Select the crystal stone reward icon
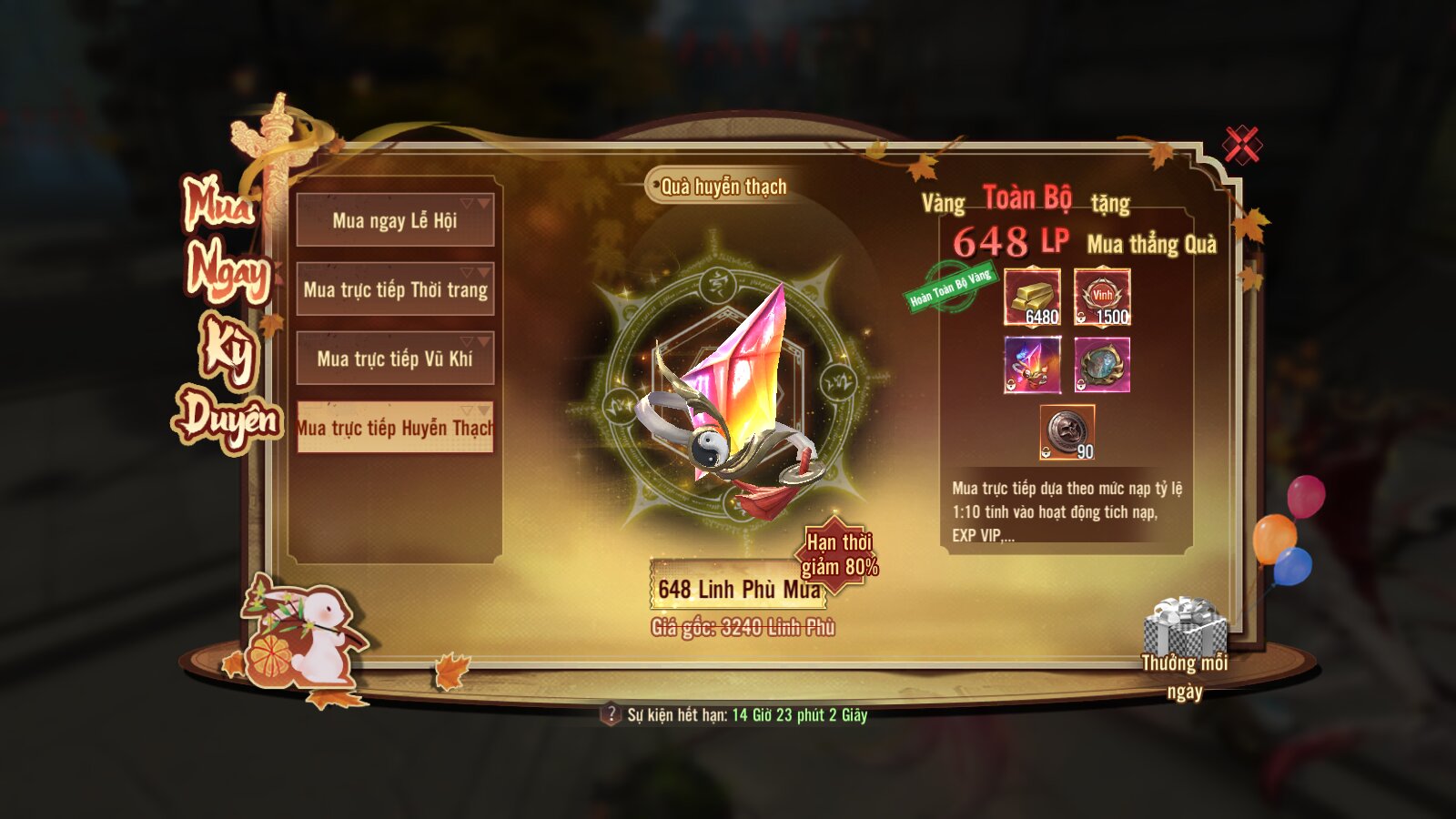Image resolution: width=1456 pixels, height=819 pixels. 1032,365
